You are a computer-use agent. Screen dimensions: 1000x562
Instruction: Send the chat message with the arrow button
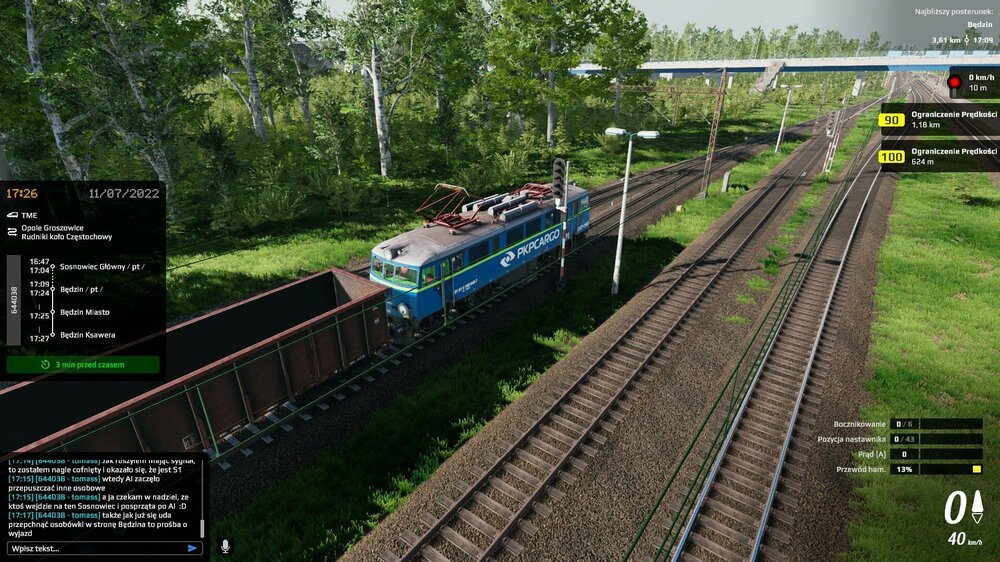(x=192, y=548)
